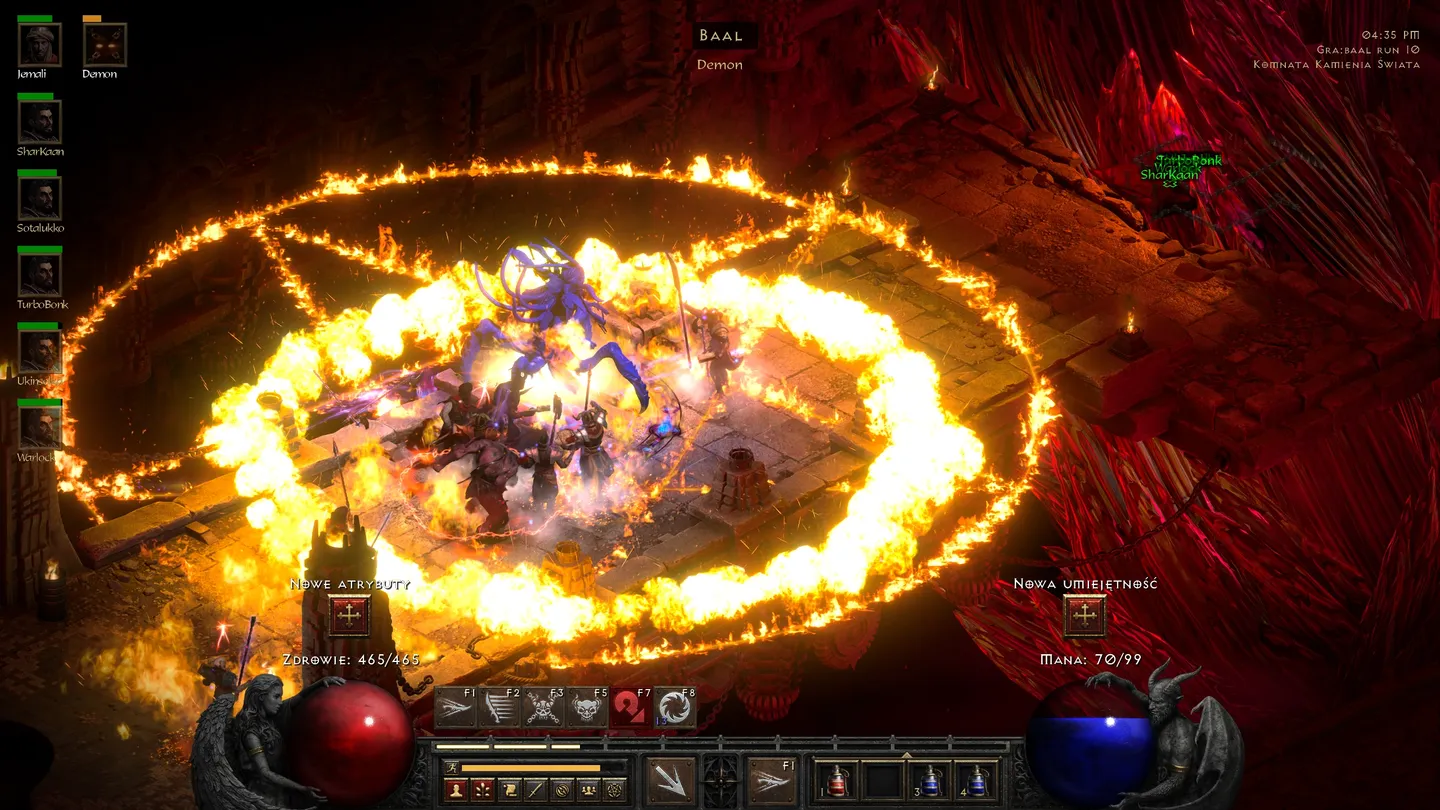Select the F5 horned demon skull skill
Viewport: 1440px width, 810px height.
(587, 709)
